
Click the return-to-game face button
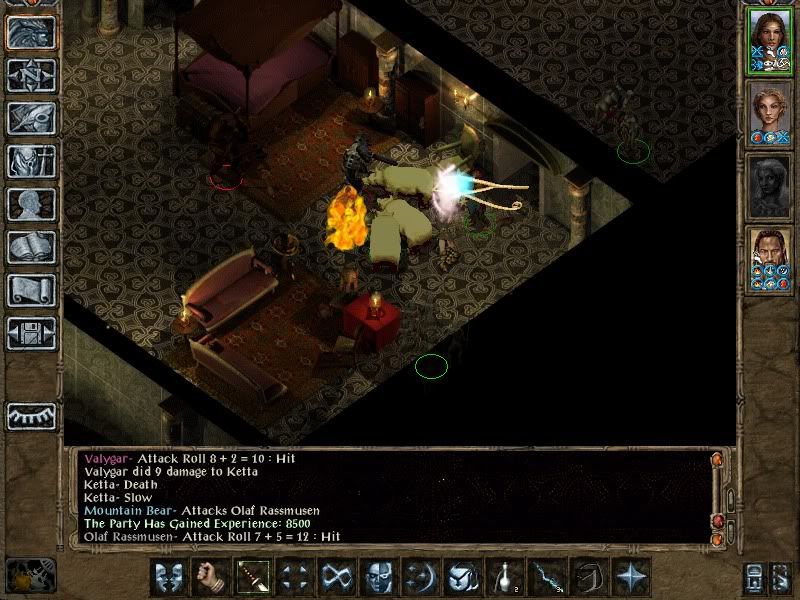31,32
